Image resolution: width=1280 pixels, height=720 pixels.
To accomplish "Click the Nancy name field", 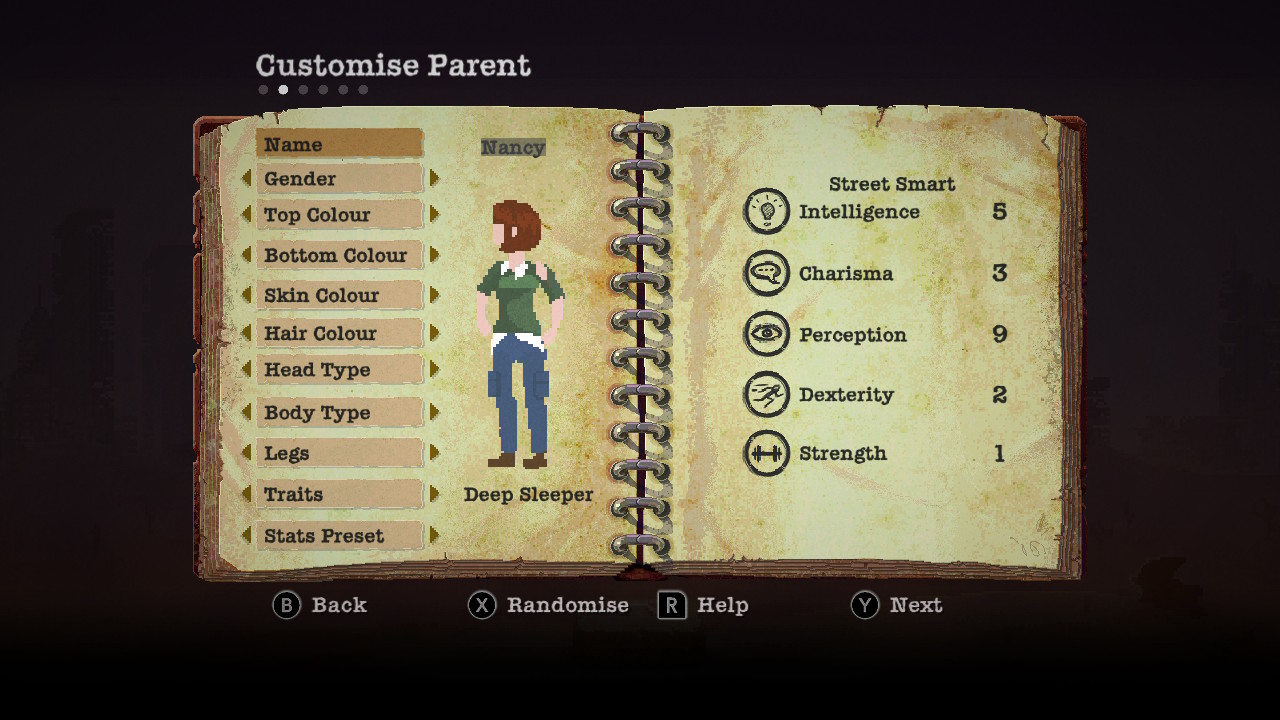I will (513, 147).
